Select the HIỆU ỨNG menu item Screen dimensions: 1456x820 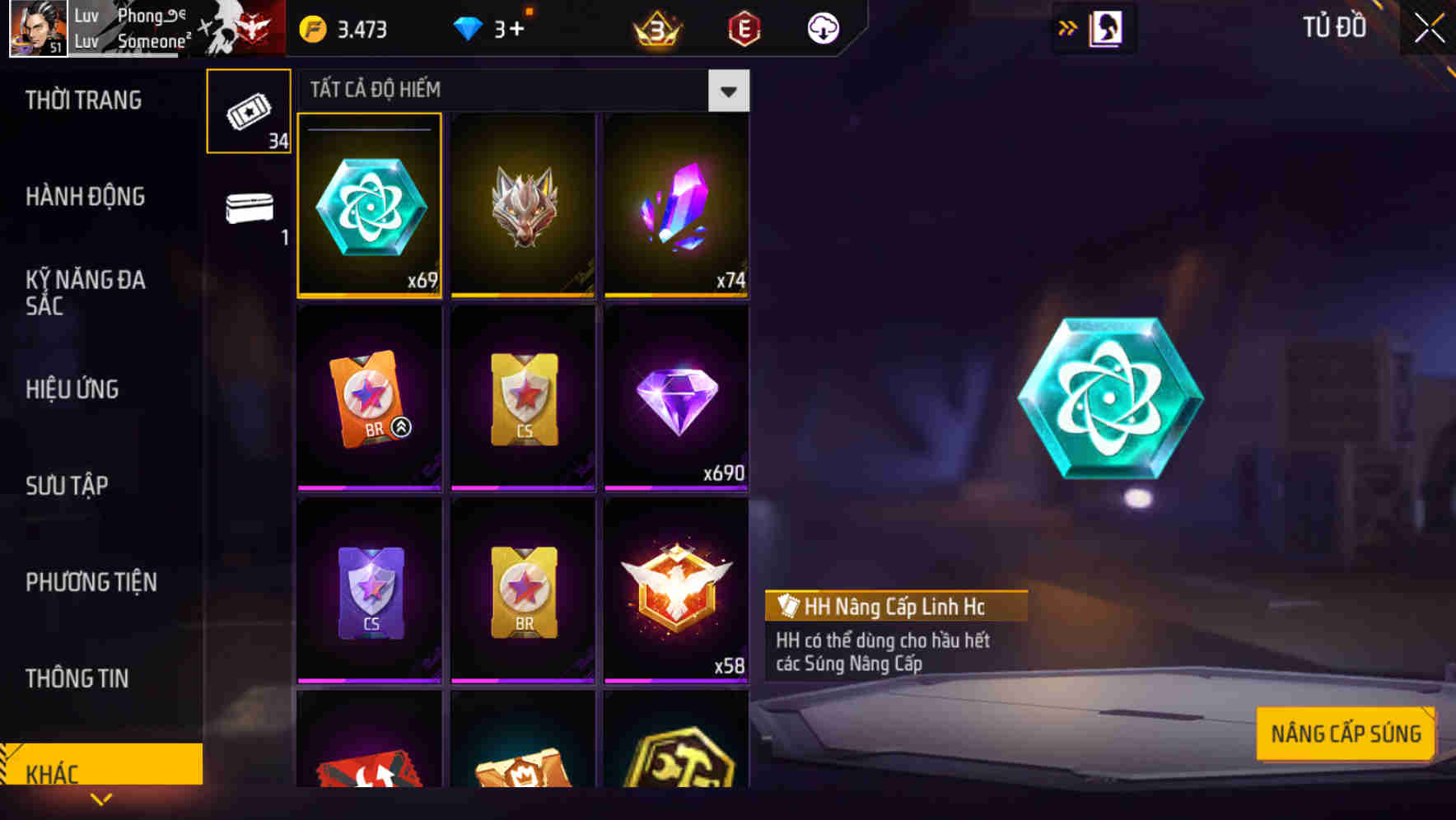pos(72,389)
